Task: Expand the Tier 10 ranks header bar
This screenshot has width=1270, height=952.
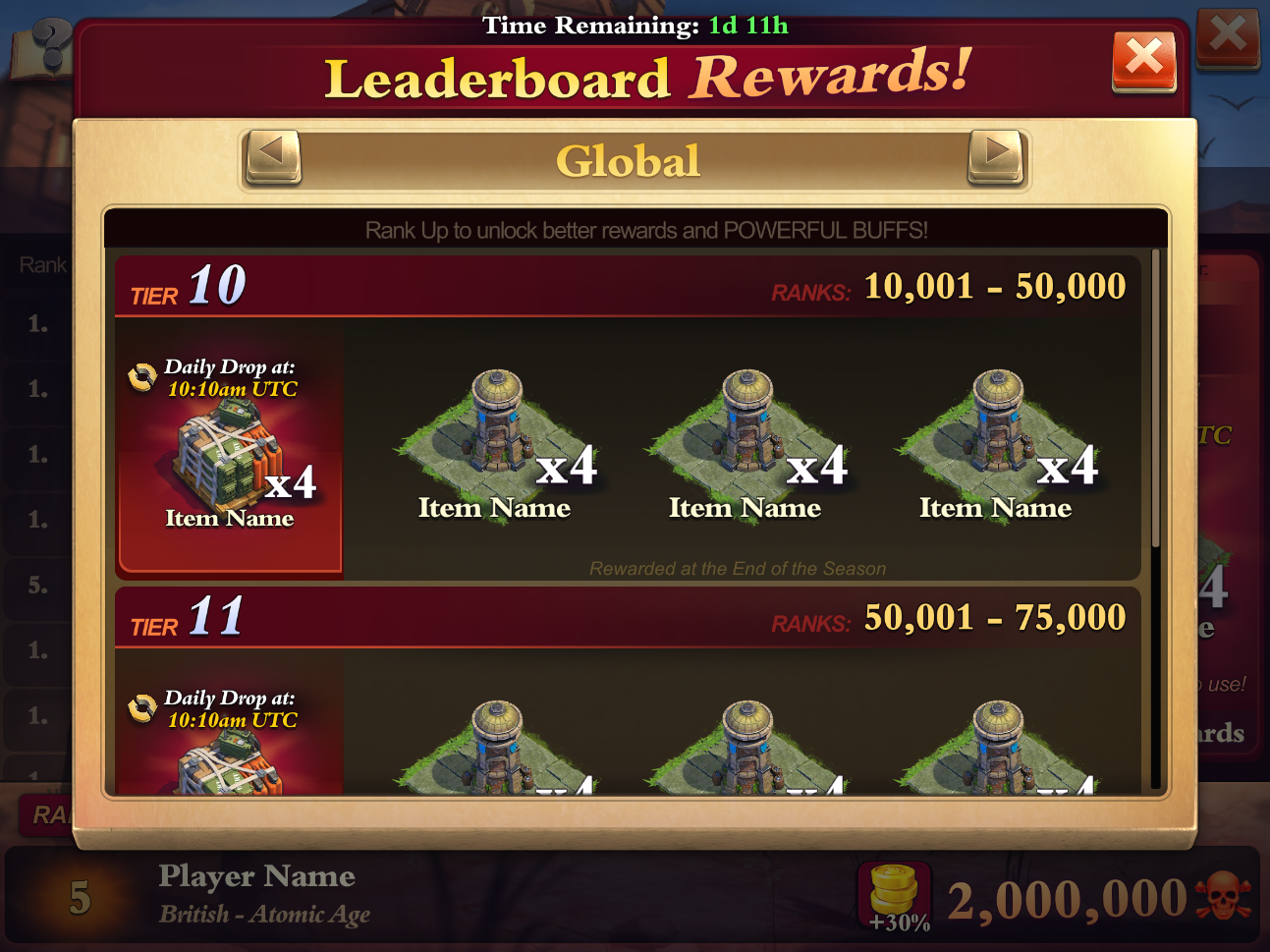Action: pos(627,286)
